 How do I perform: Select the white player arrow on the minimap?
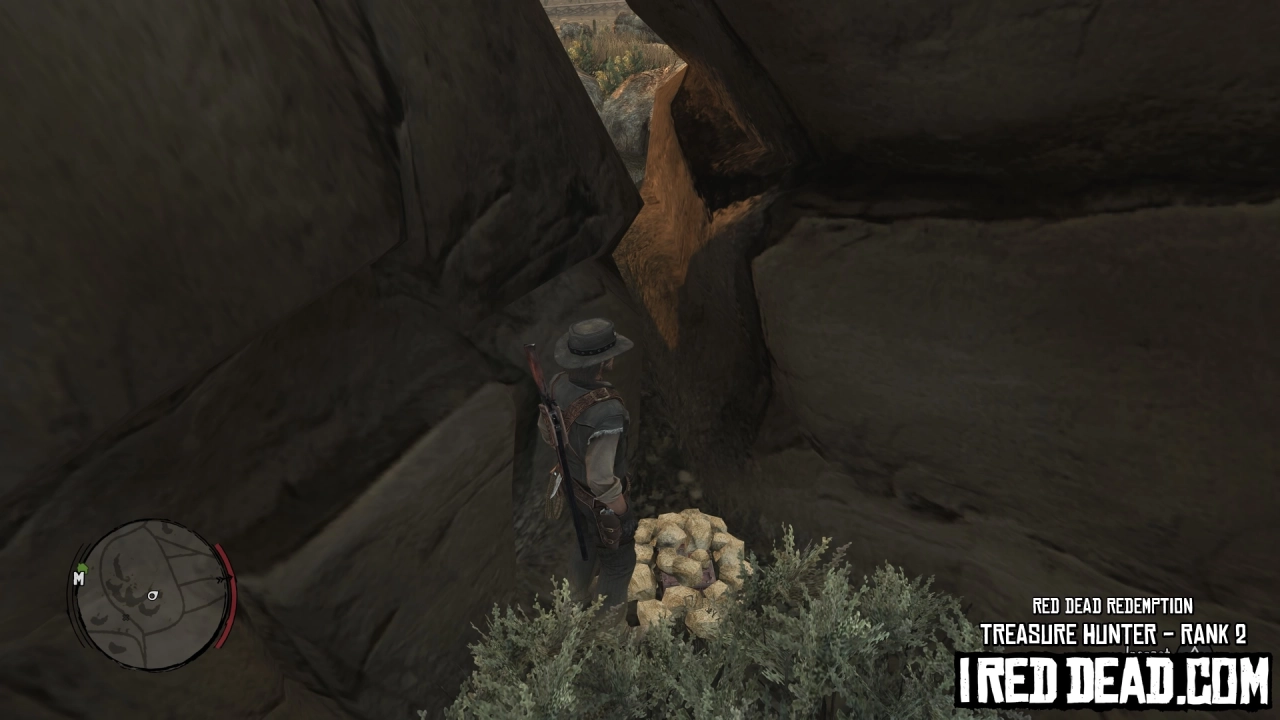[152, 596]
